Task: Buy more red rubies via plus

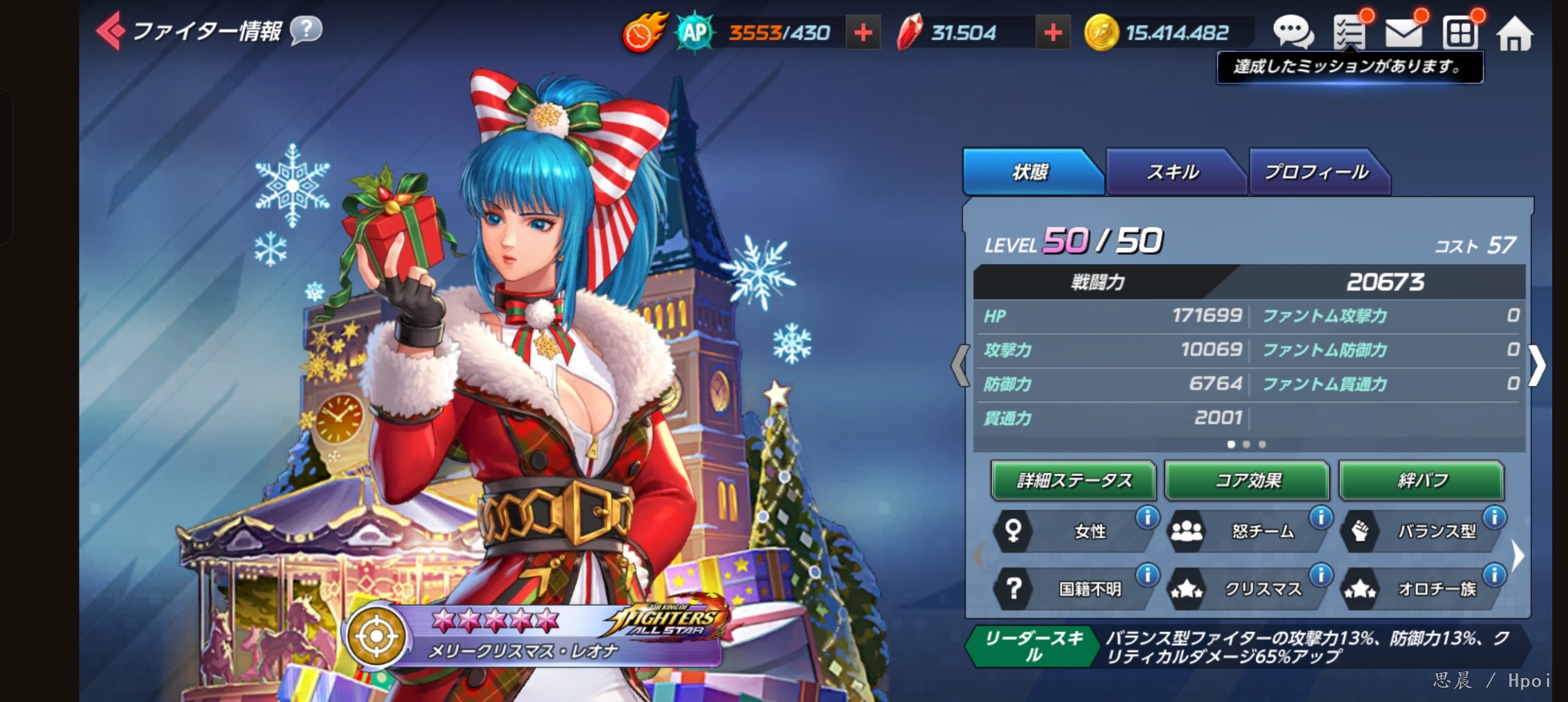Action: pos(1052,33)
